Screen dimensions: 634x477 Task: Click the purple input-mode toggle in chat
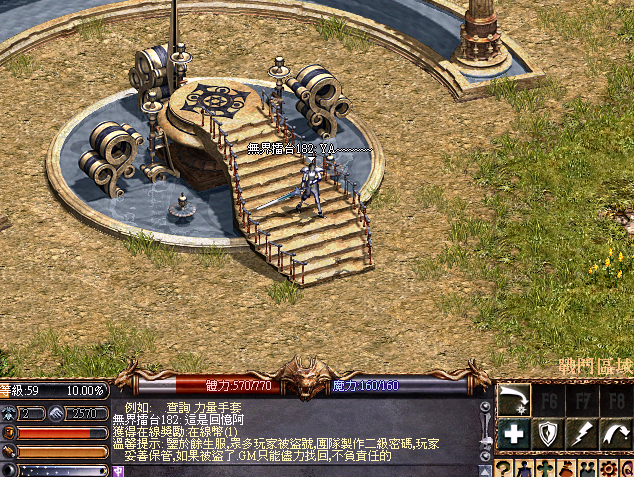click(x=118, y=469)
